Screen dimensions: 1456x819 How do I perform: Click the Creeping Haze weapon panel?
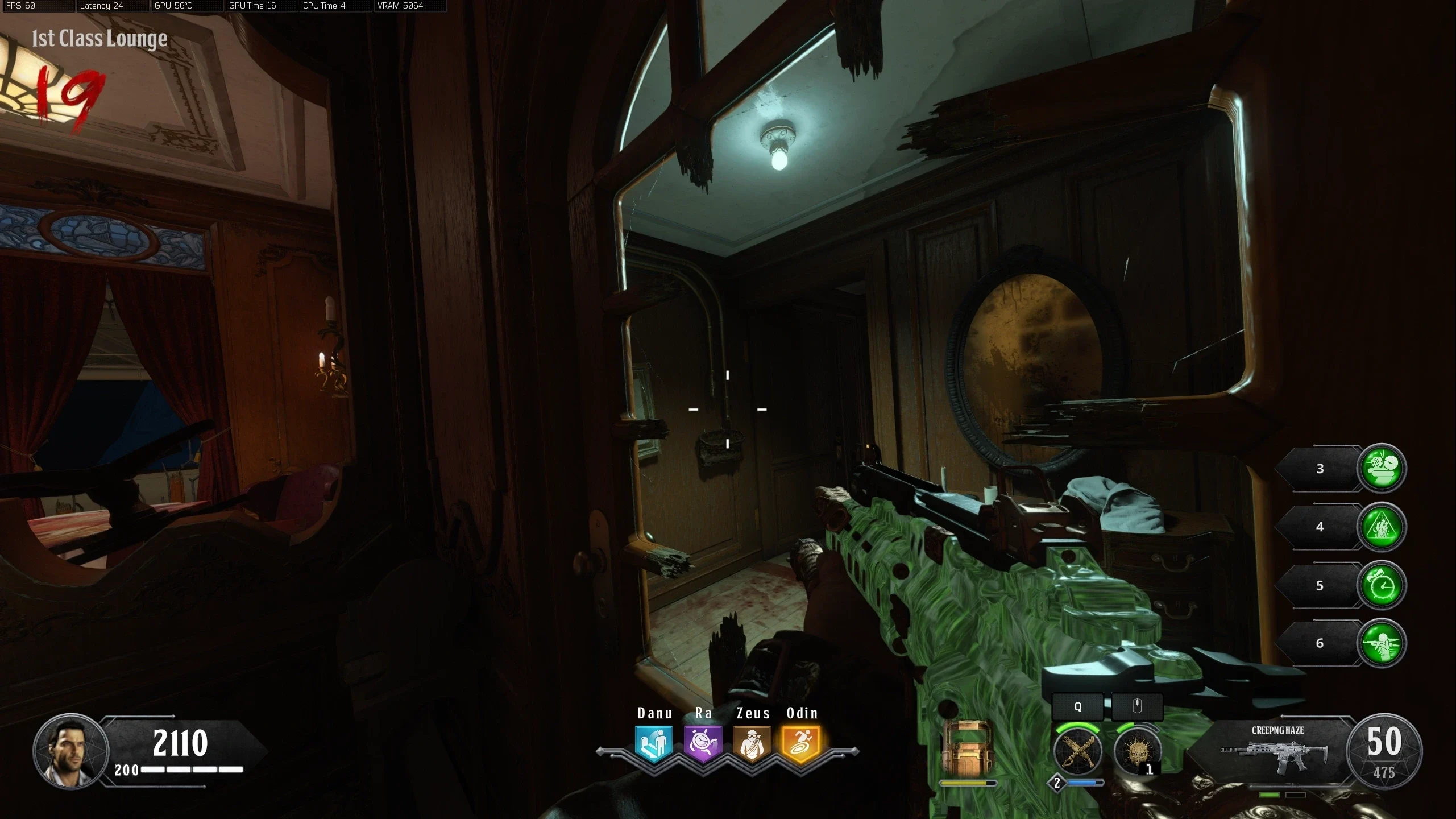coord(1277,751)
